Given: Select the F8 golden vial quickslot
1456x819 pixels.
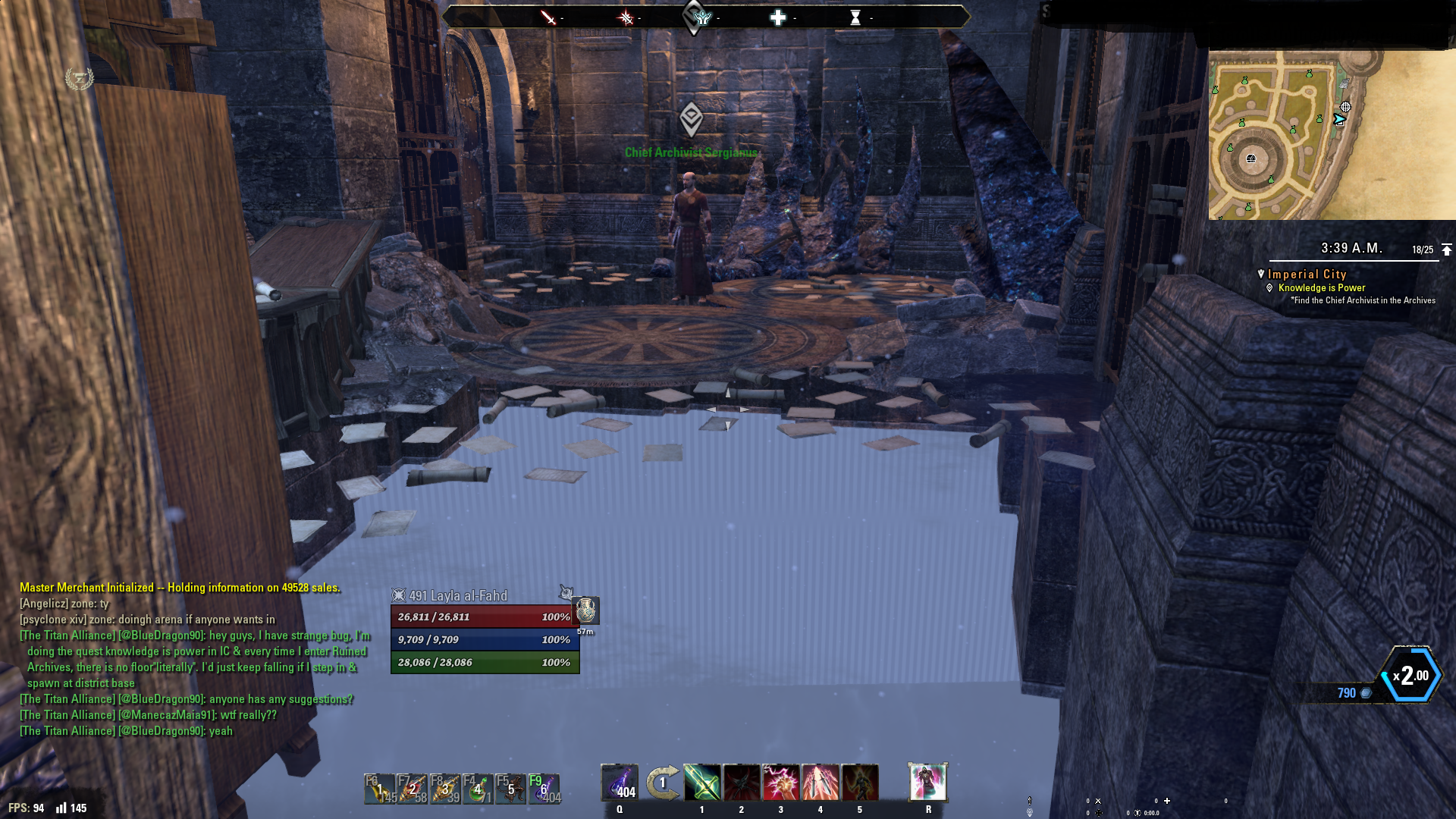Looking at the screenshot, I should tap(445, 789).
